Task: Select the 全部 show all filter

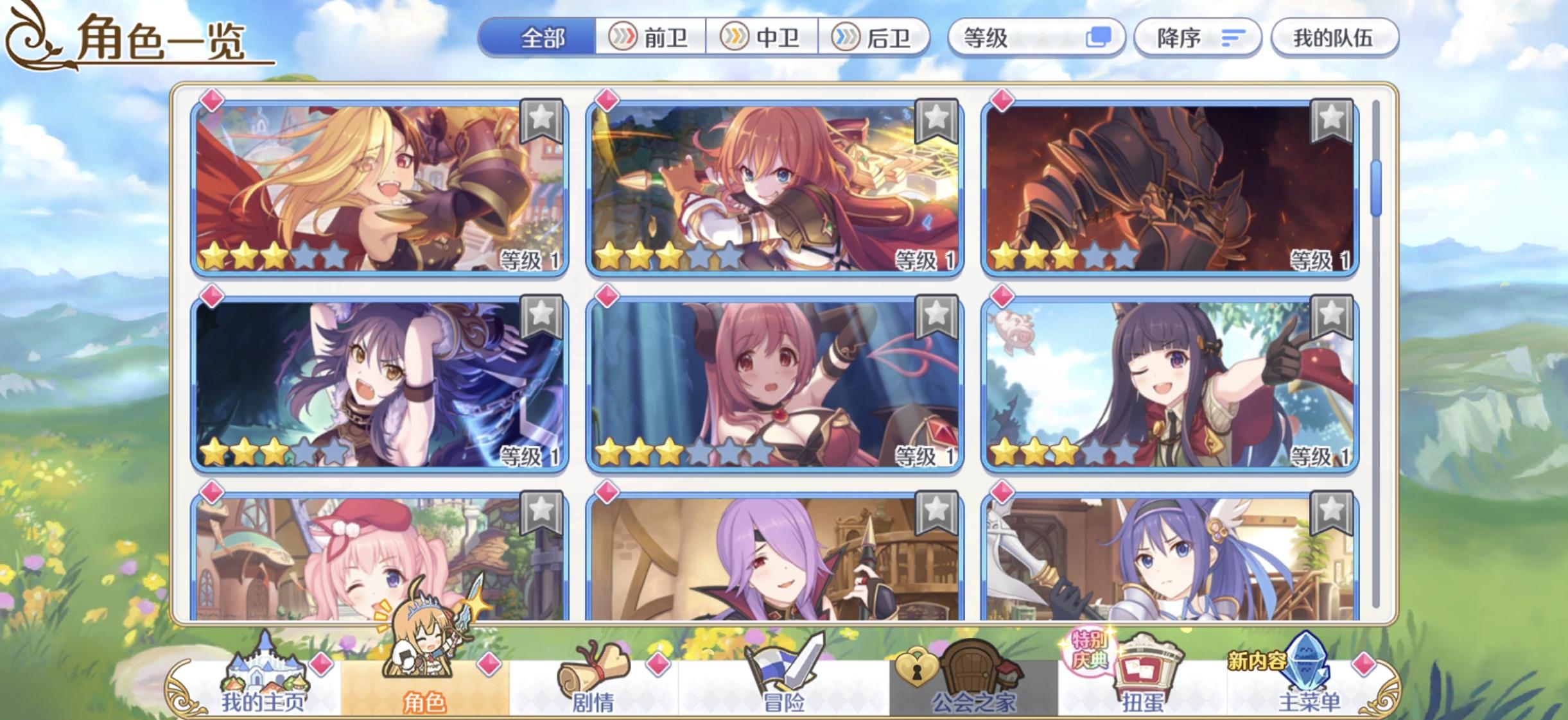Action: tap(543, 39)
